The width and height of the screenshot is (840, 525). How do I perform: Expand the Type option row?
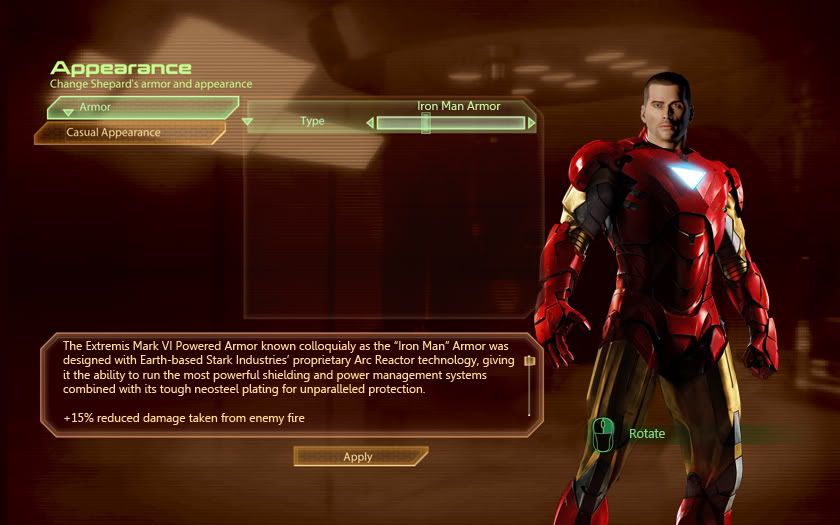(x=249, y=123)
